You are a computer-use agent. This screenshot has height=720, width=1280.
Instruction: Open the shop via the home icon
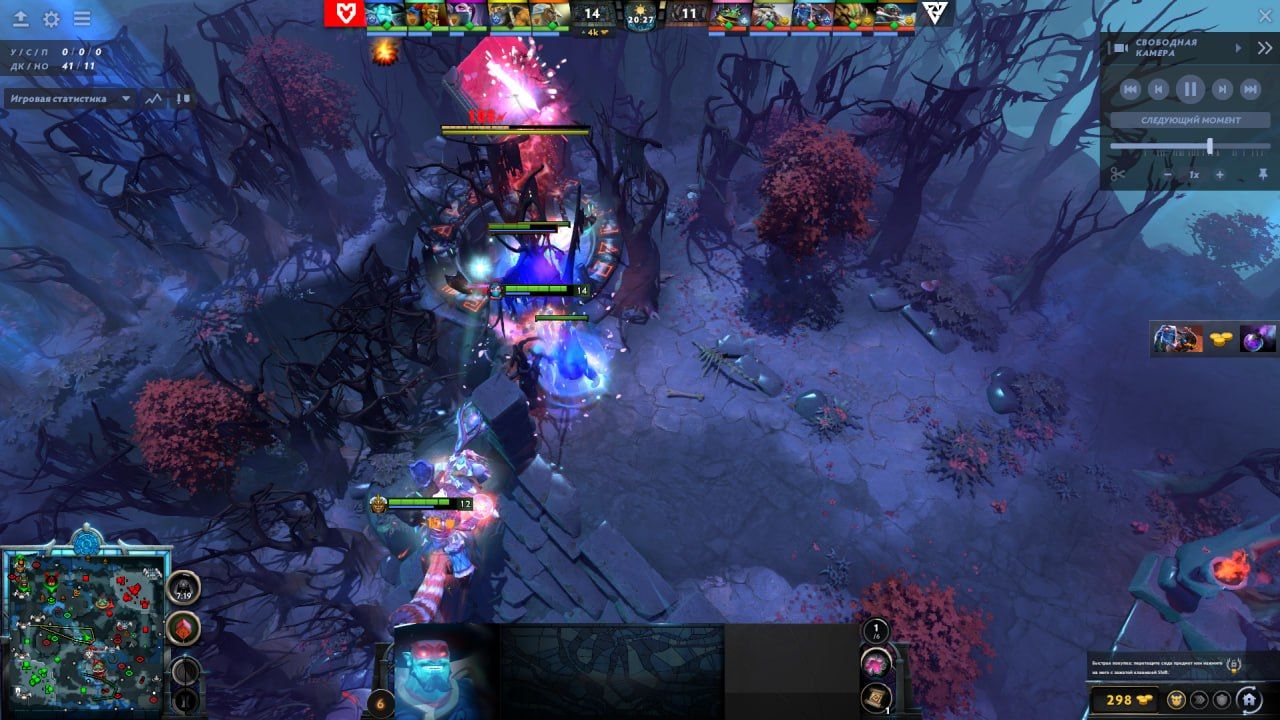[x=1247, y=699]
